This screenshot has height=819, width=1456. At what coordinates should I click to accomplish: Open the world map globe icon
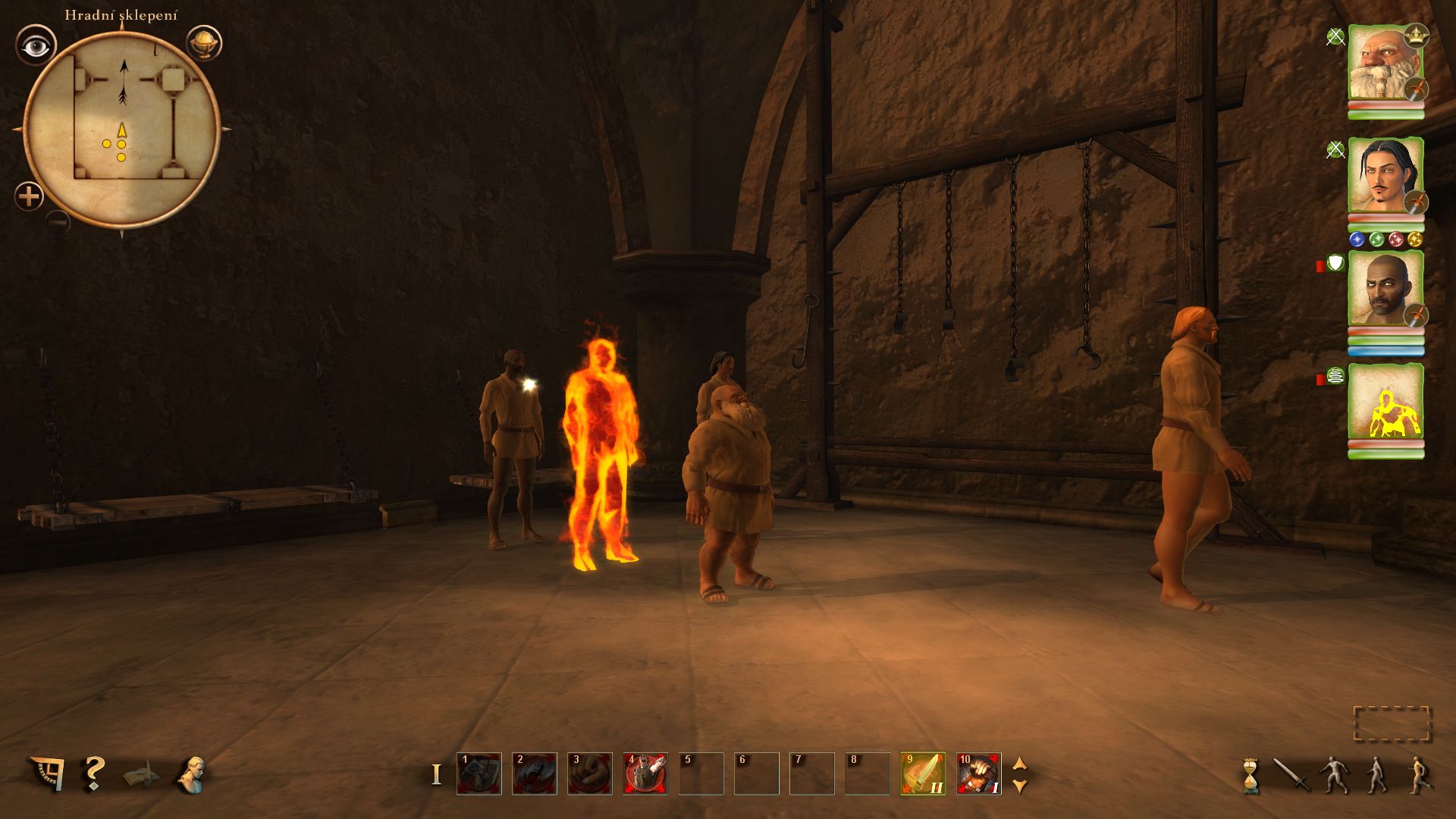pos(202,43)
